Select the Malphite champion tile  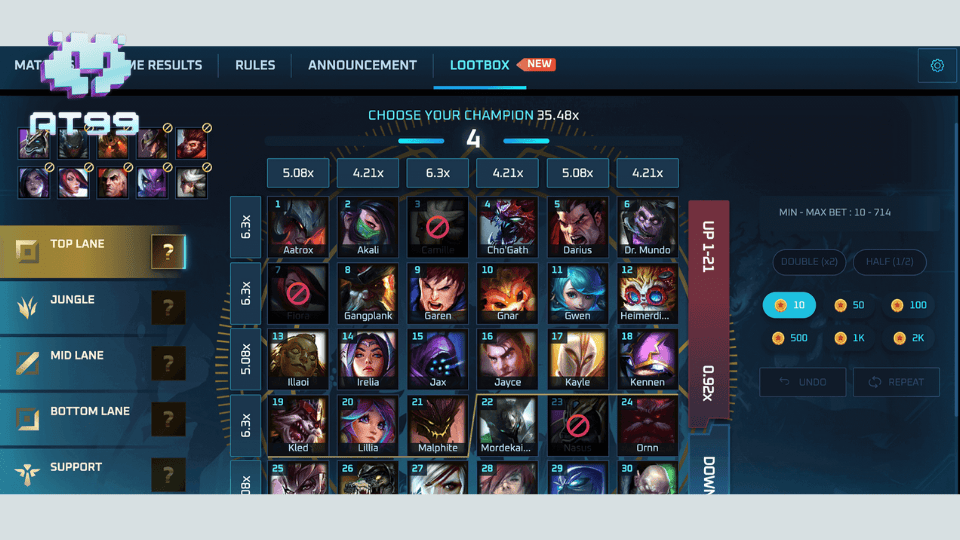tap(438, 425)
